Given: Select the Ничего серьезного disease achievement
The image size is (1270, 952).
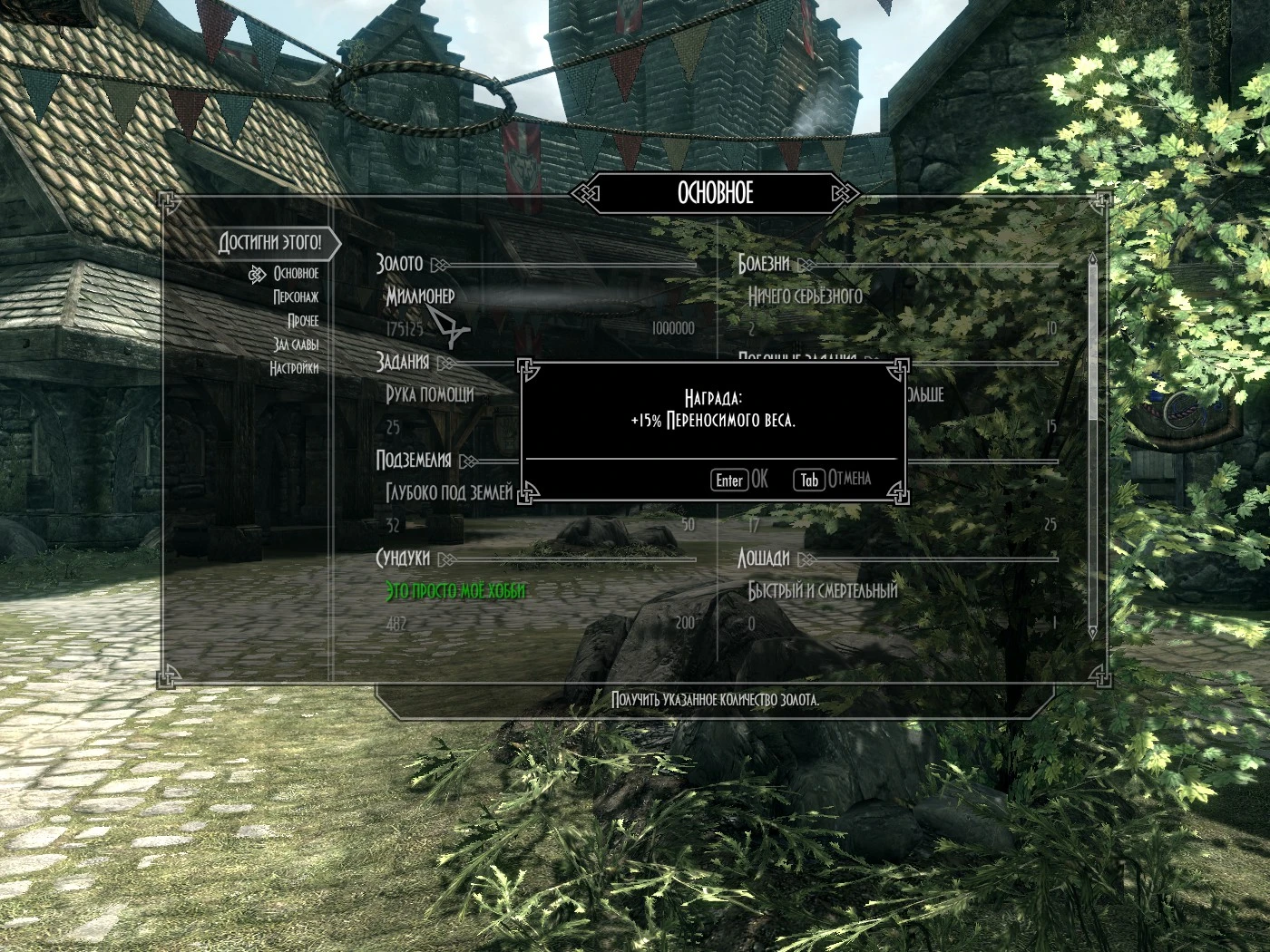Looking at the screenshot, I should coord(805,296).
